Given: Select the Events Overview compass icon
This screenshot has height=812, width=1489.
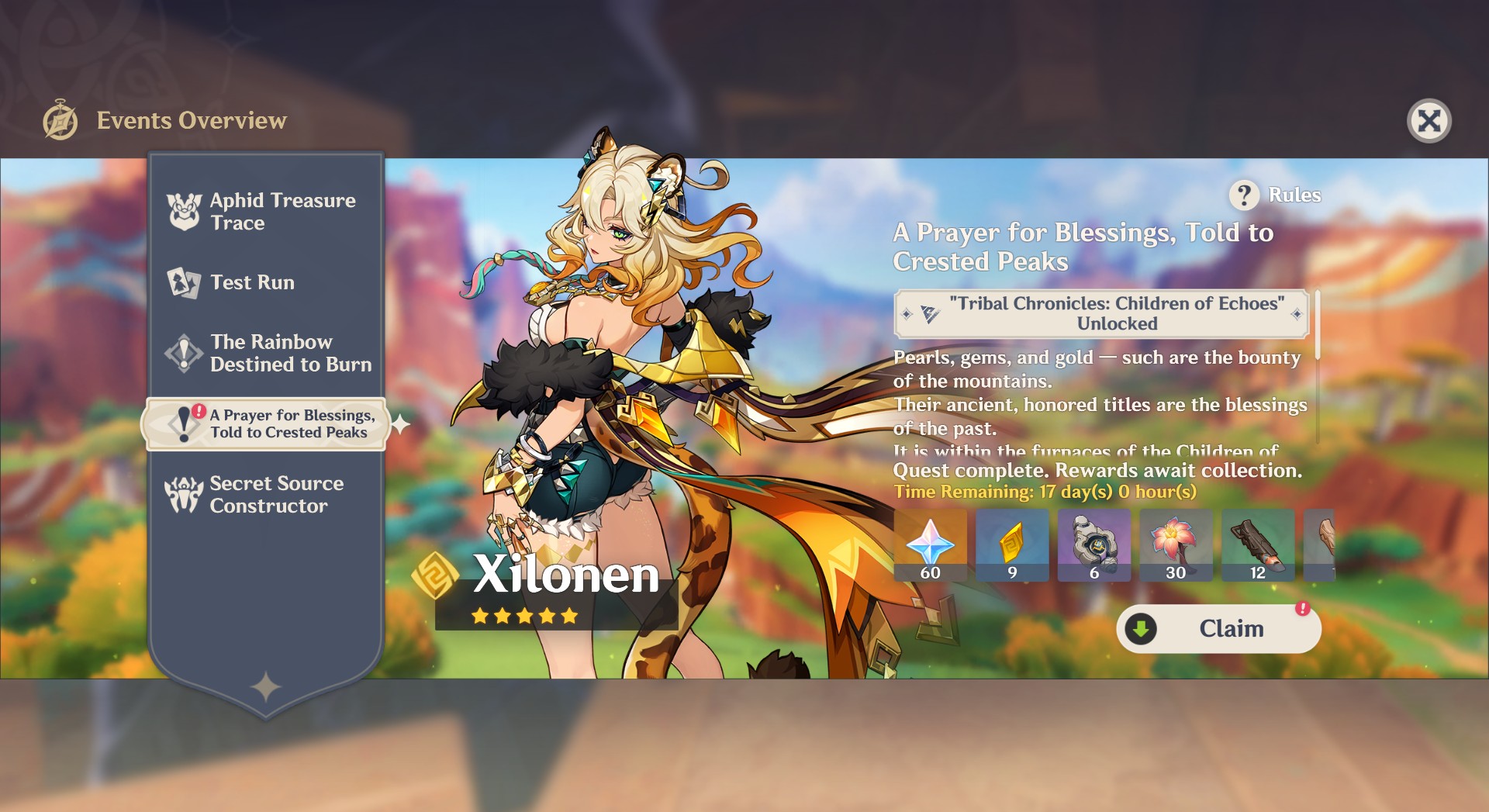Looking at the screenshot, I should (60, 120).
